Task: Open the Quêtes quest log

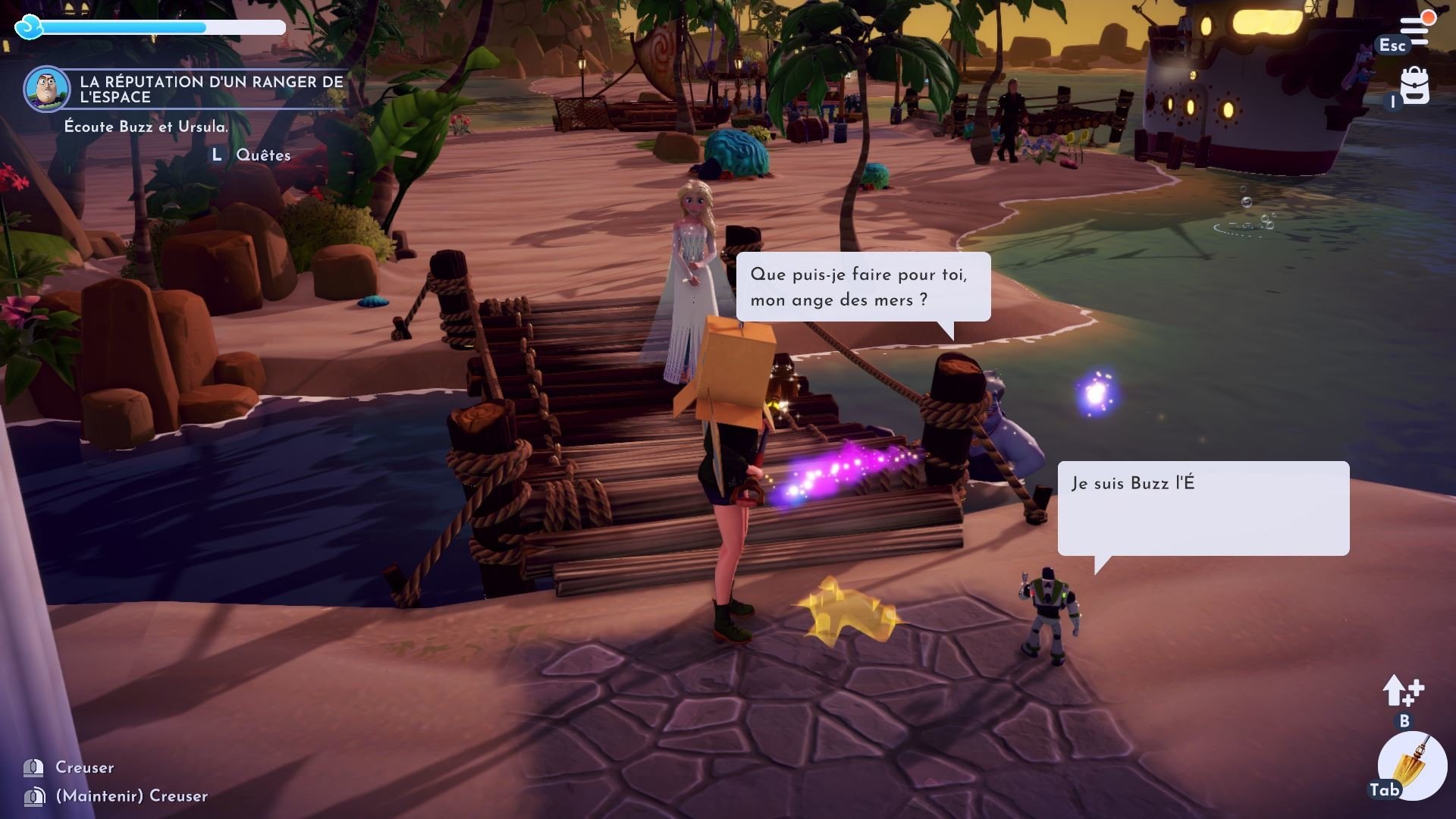Action: click(262, 155)
